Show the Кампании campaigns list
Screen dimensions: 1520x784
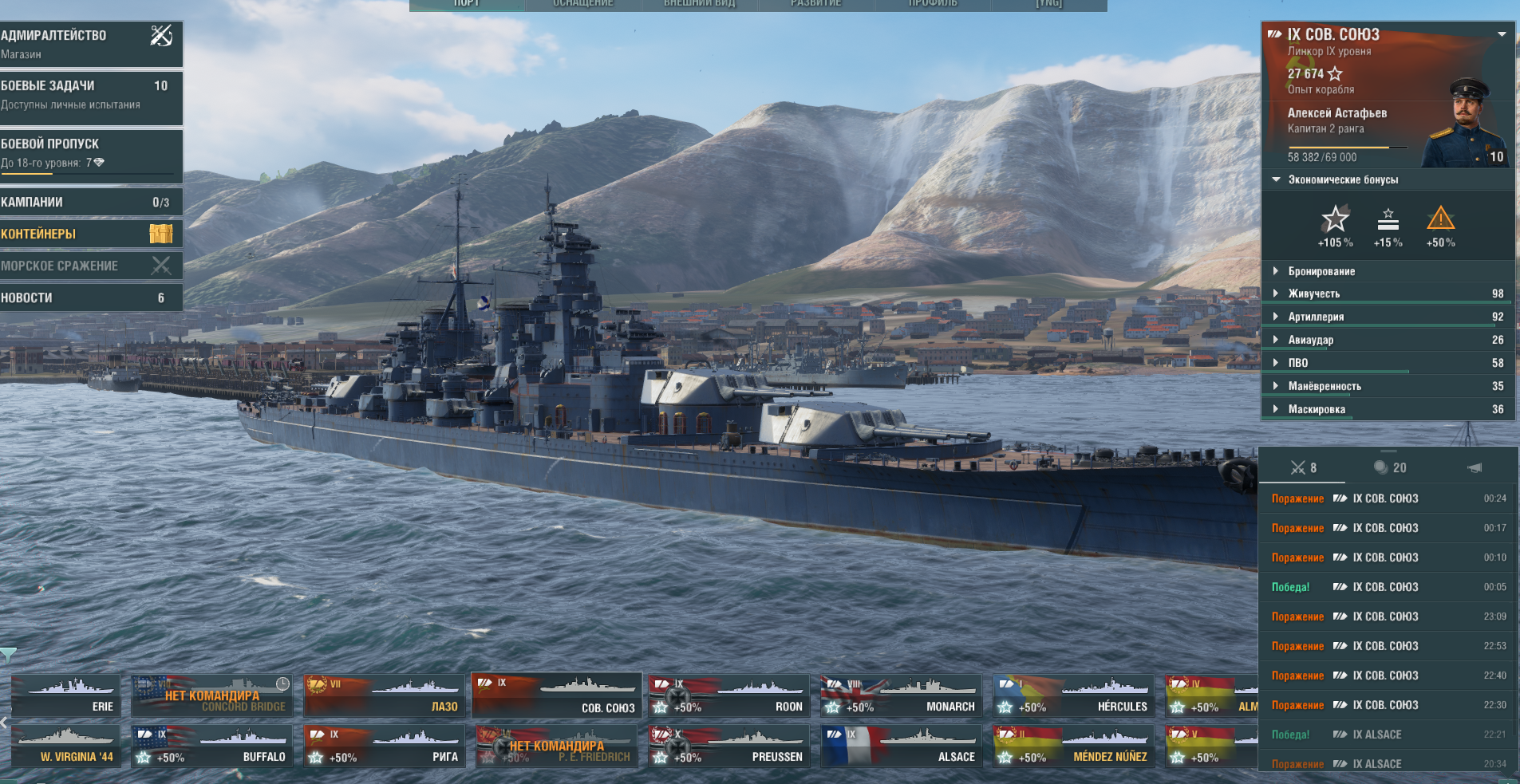click(89, 203)
